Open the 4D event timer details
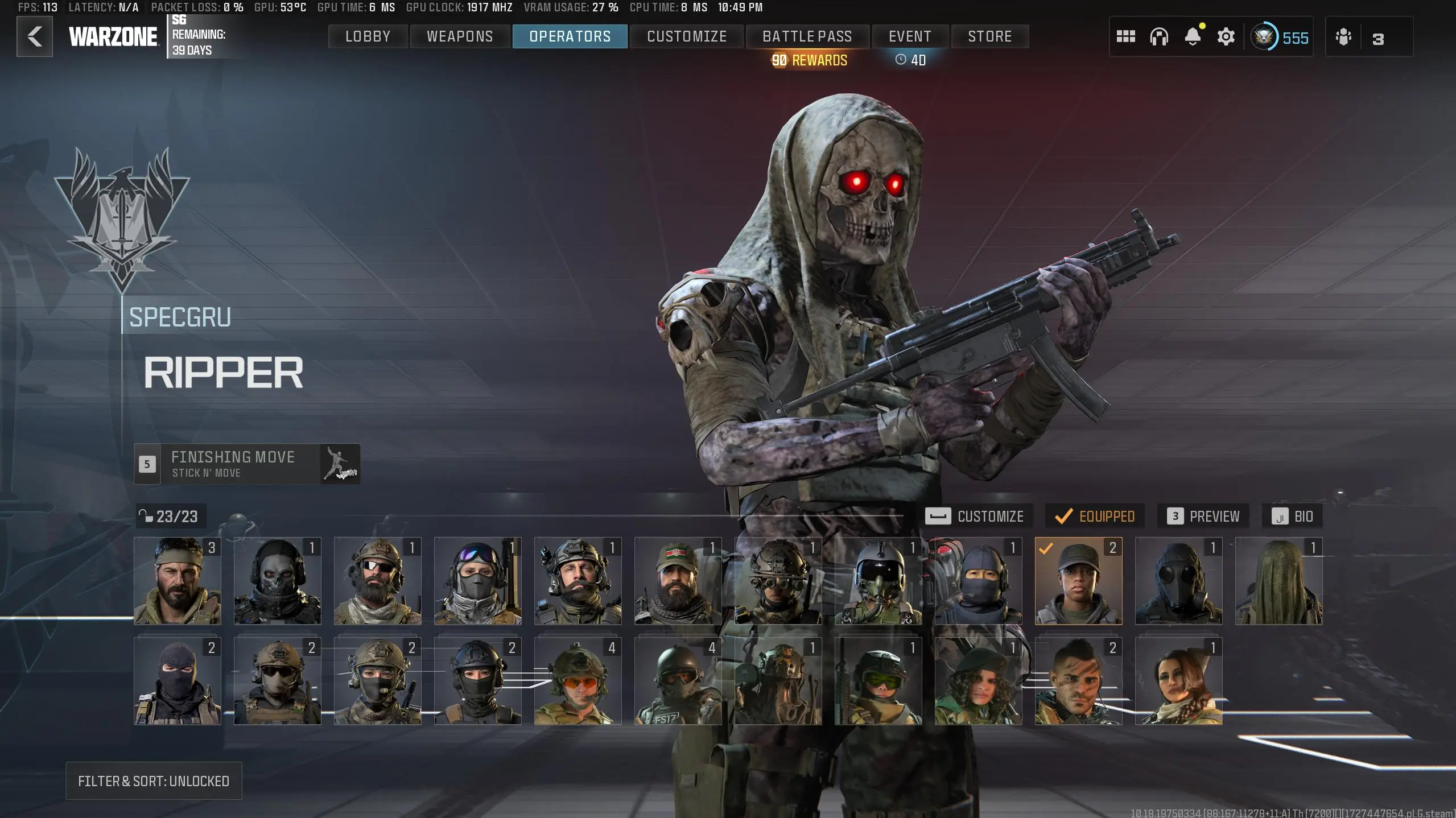The height and width of the screenshot is (818, 1456). point(910,60)
